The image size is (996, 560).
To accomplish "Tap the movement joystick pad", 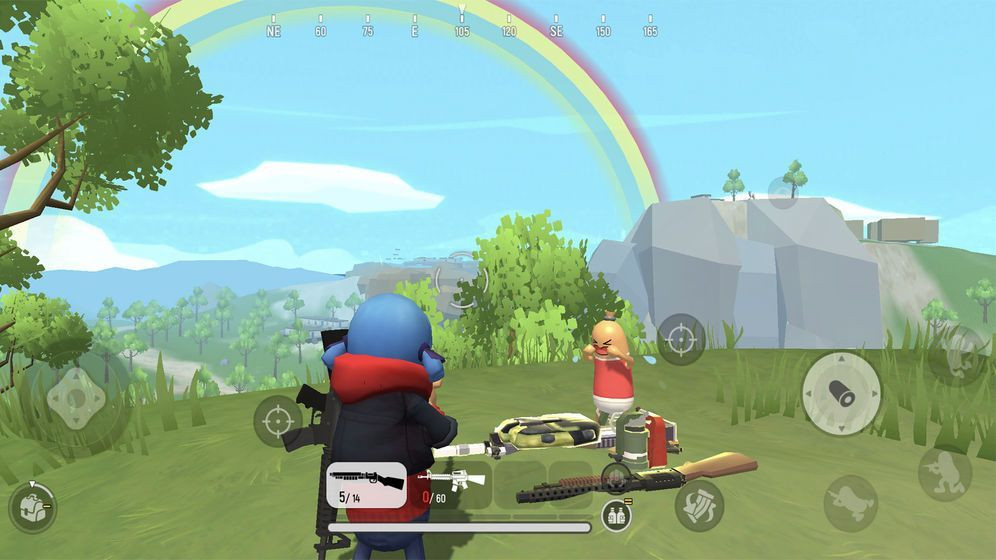I will (x=76, y=400).
